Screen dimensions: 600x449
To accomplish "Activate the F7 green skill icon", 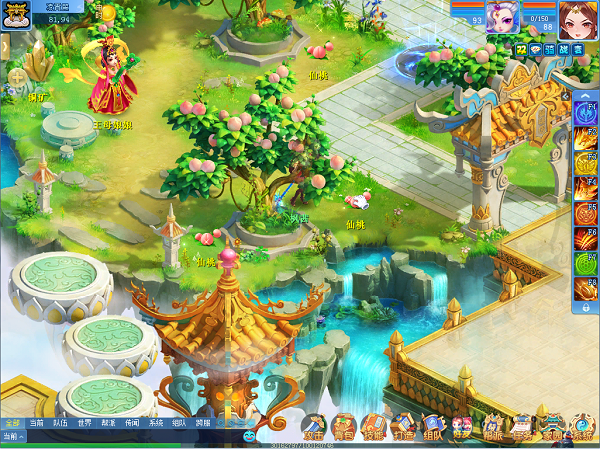I will click(x=585, y=264).
